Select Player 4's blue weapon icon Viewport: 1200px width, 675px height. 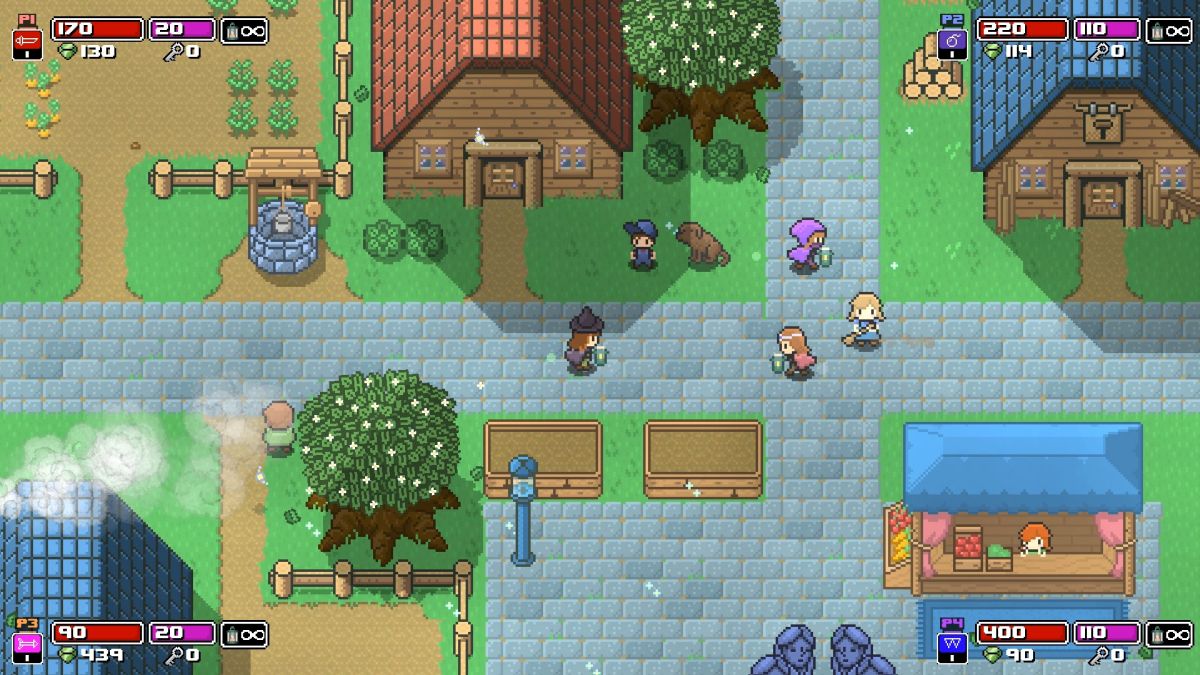pyautogui.click(x=951, y=646)
